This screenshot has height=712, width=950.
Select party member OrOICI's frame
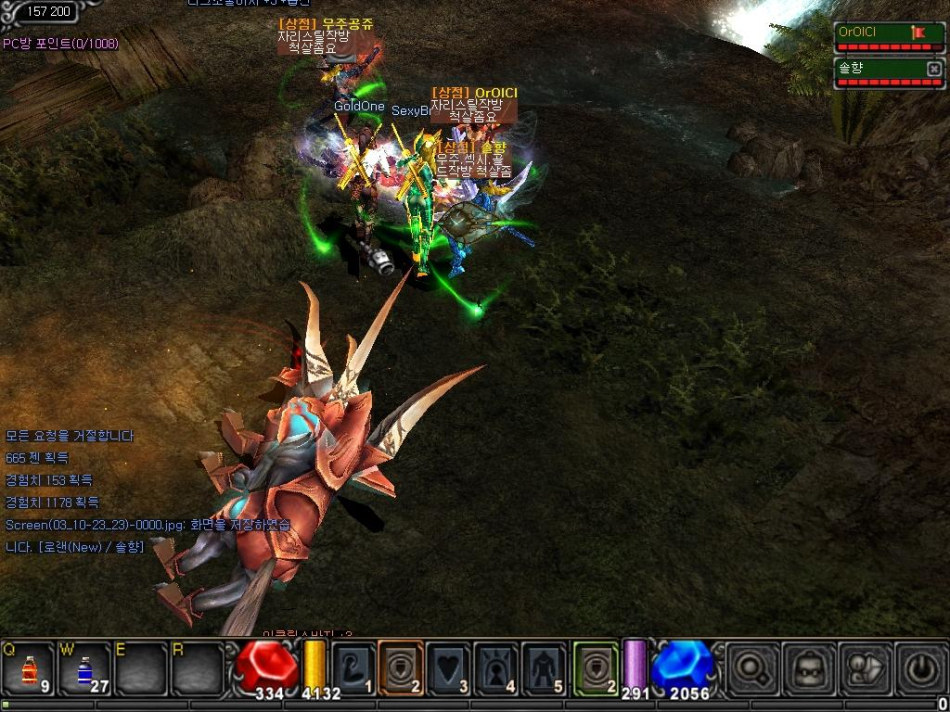tap(870, 33)
